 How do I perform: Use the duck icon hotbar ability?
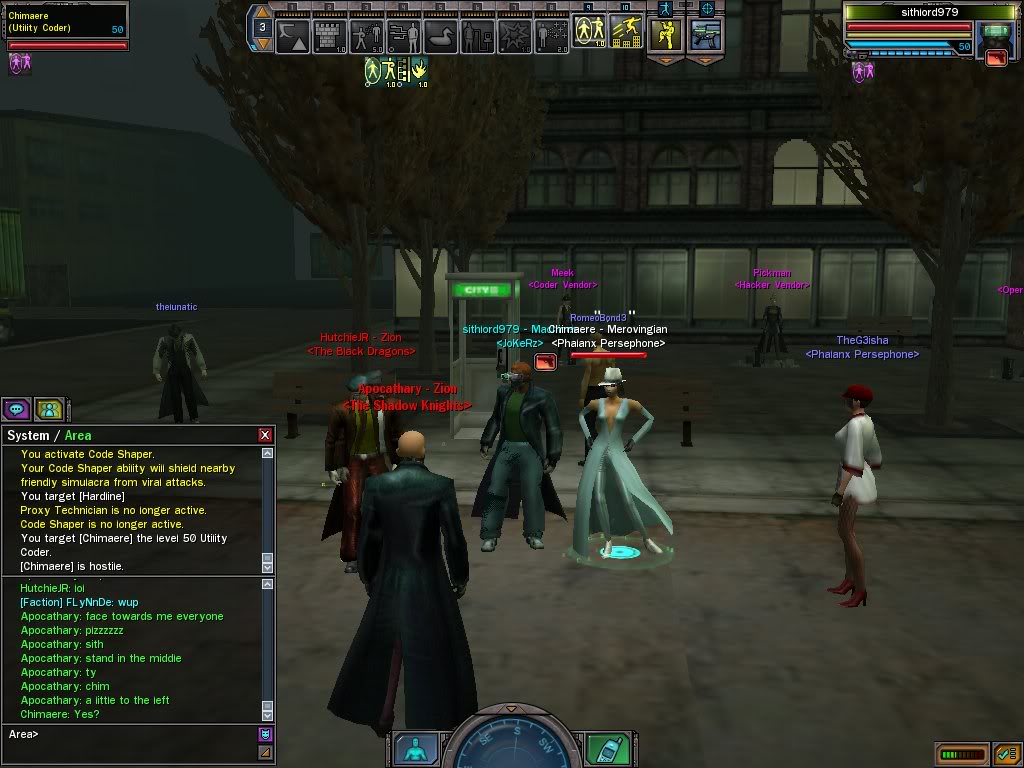coord(439,37)
